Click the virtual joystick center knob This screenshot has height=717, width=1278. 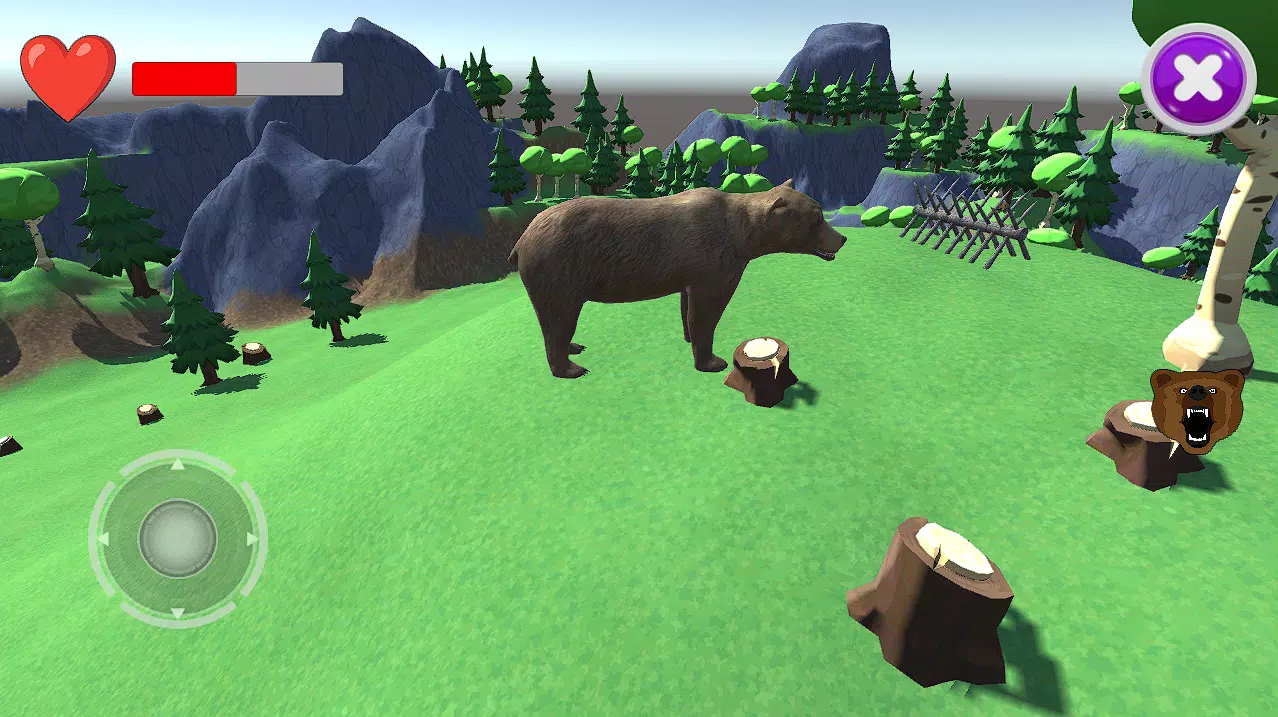coord(178,539)
